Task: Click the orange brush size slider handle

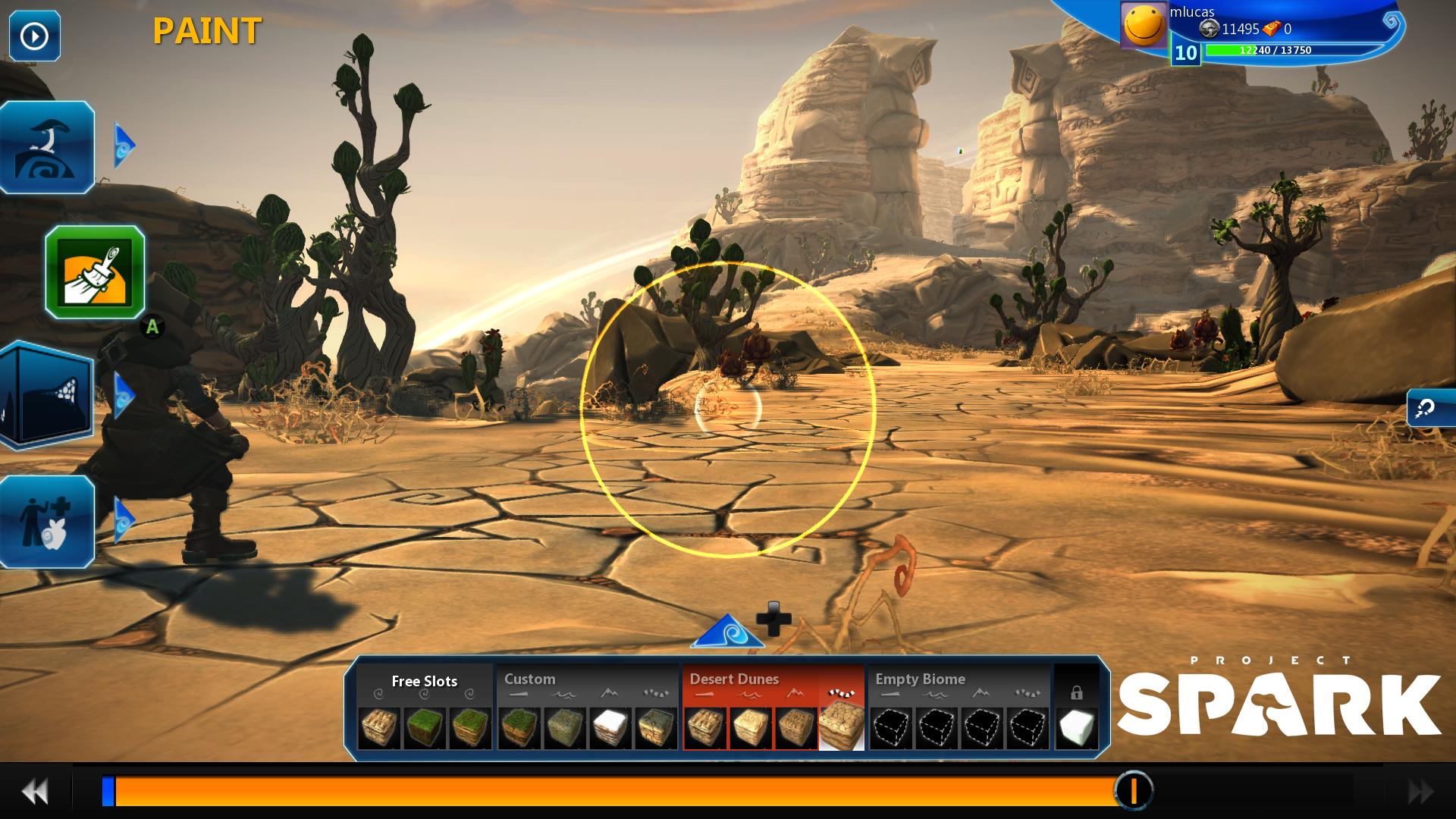Action: point(1133,791)
